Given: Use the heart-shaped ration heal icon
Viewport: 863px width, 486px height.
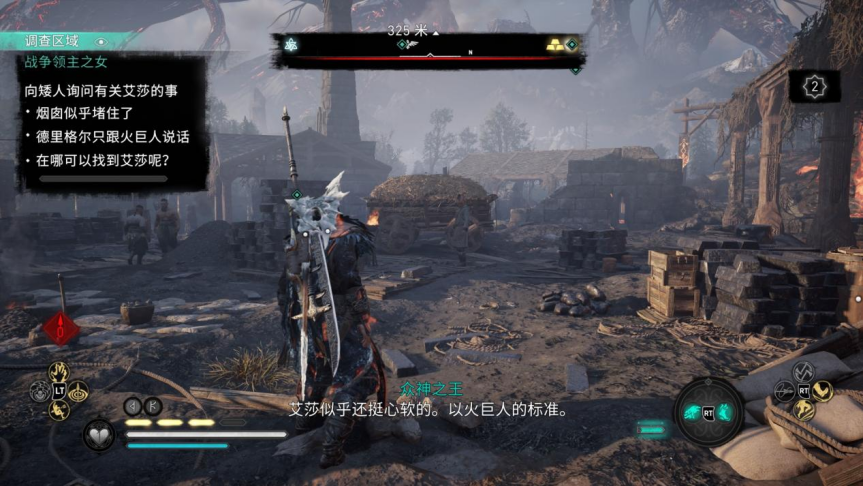Looking at the screenshot, I should 98,435.
